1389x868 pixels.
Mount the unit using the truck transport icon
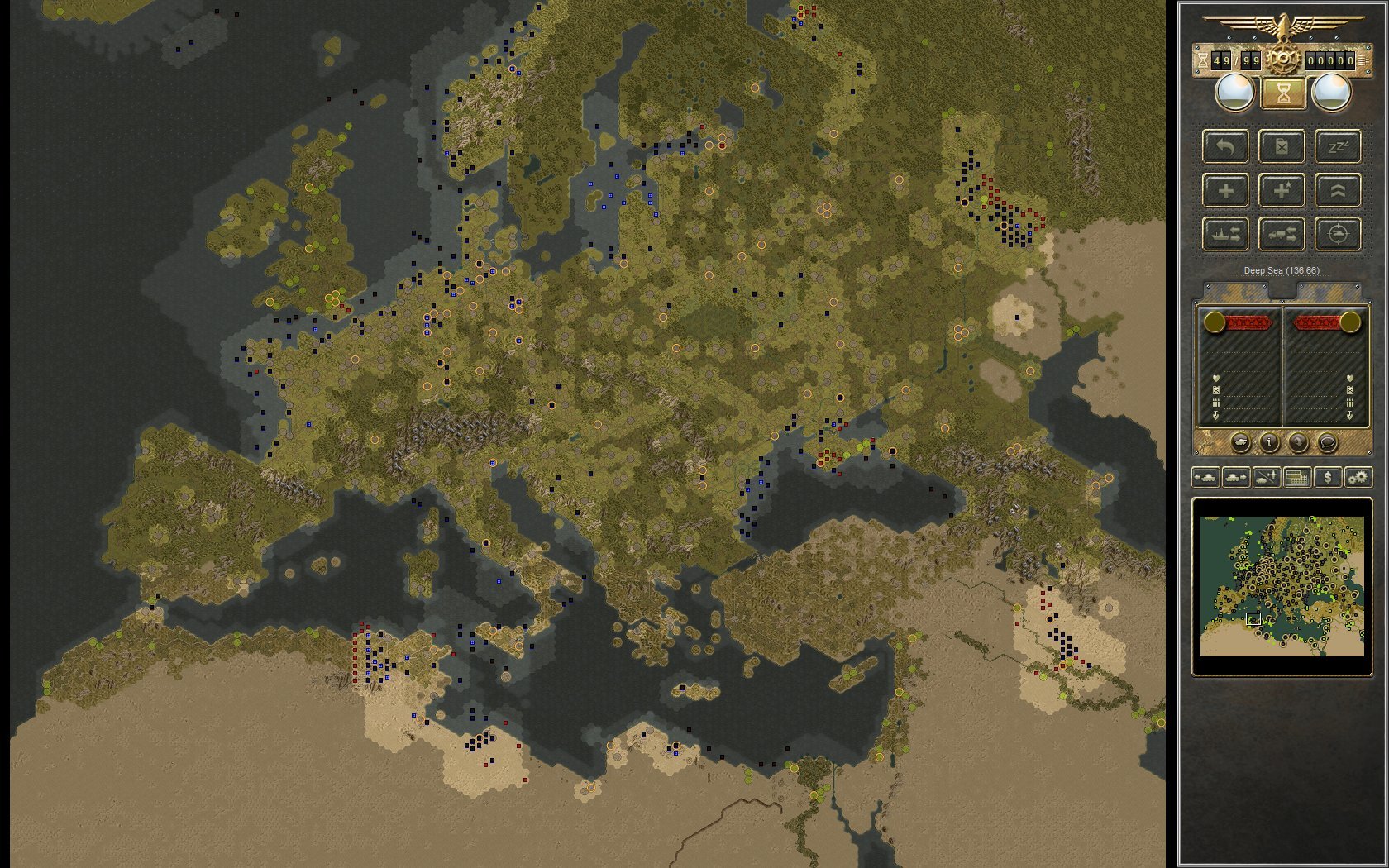click(1282, 235)
